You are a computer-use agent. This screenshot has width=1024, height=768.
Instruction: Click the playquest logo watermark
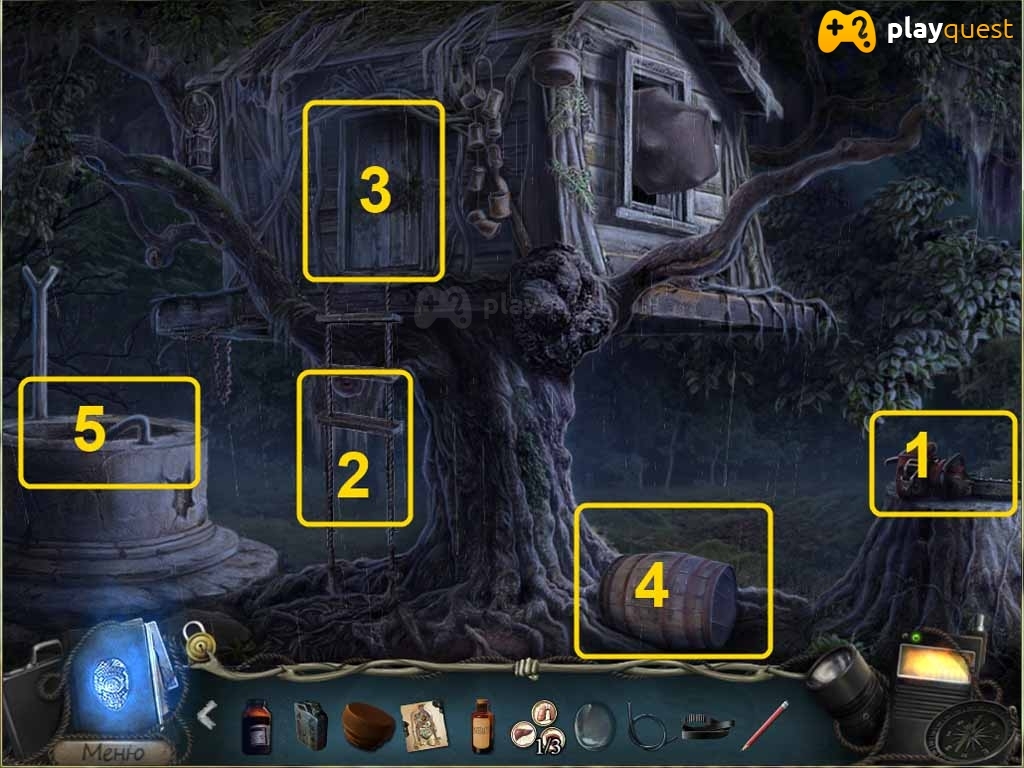tap(915, 31)
